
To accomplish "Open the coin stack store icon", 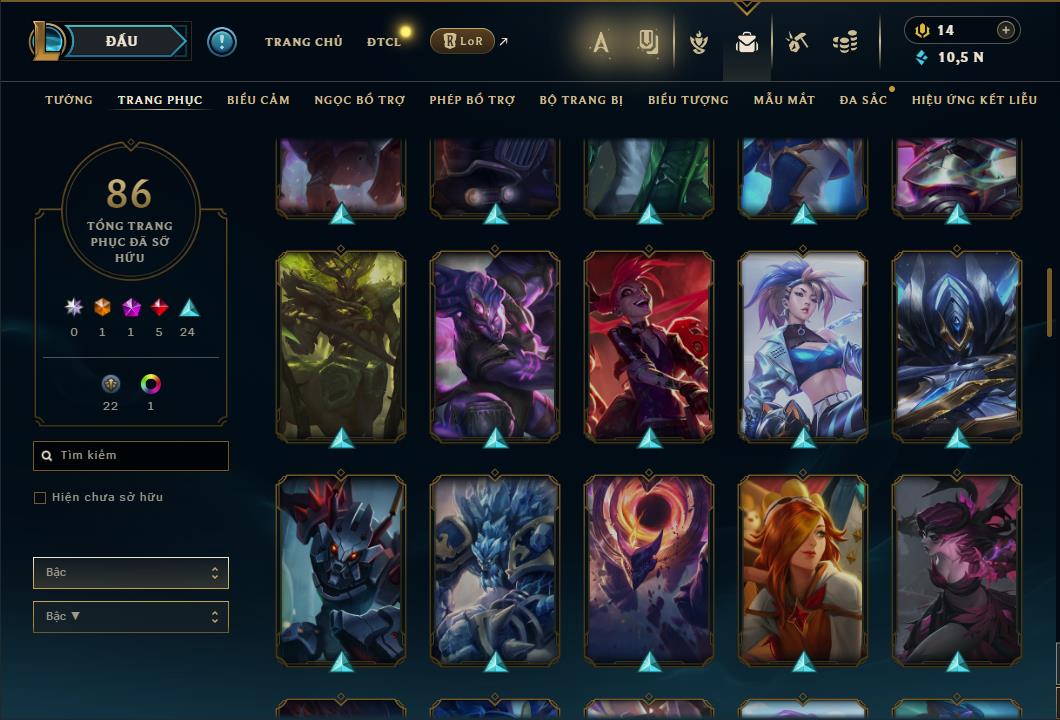I will click(x=845, y=42).
